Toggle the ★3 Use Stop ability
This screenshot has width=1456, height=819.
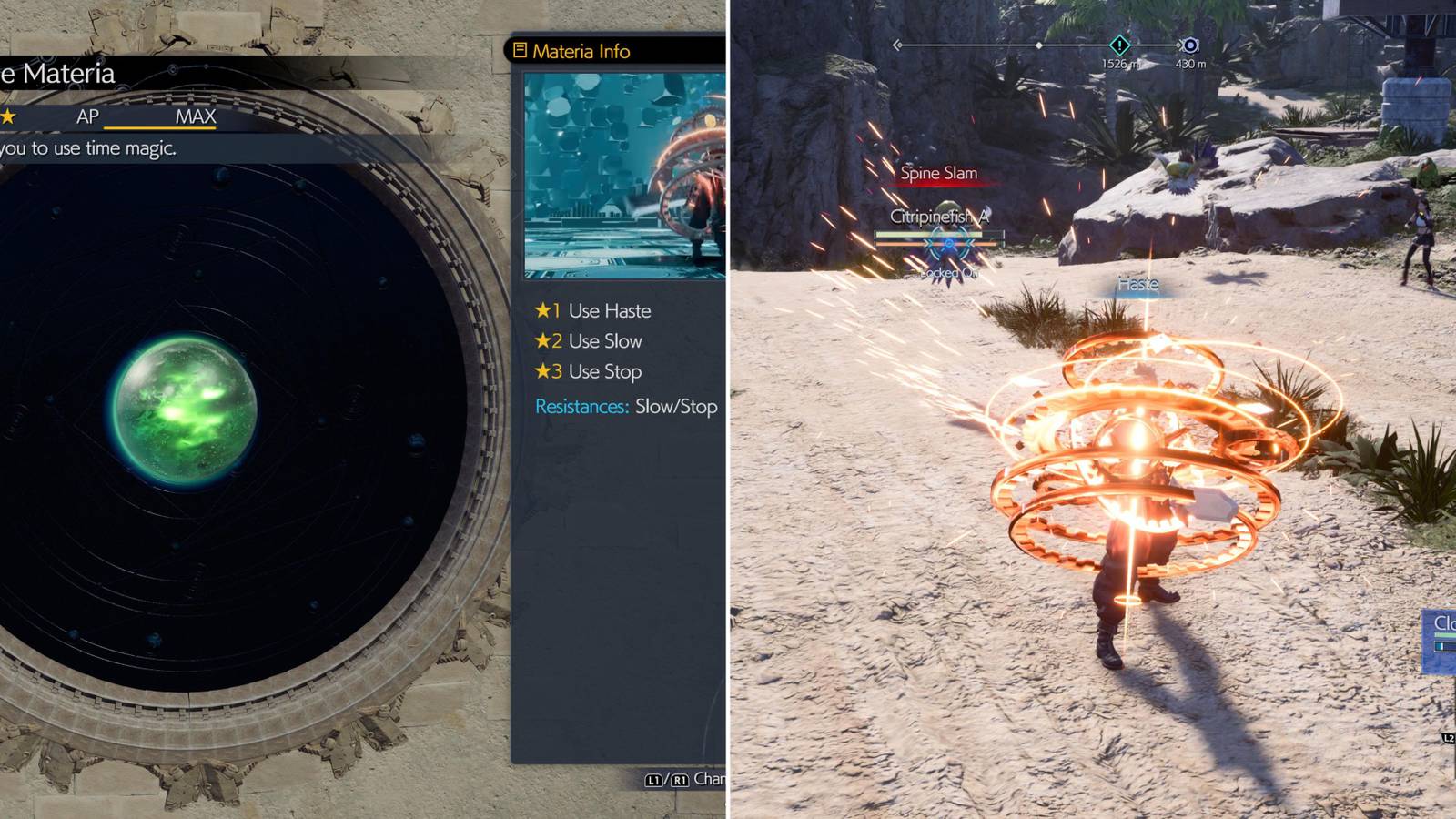[587, 371]
